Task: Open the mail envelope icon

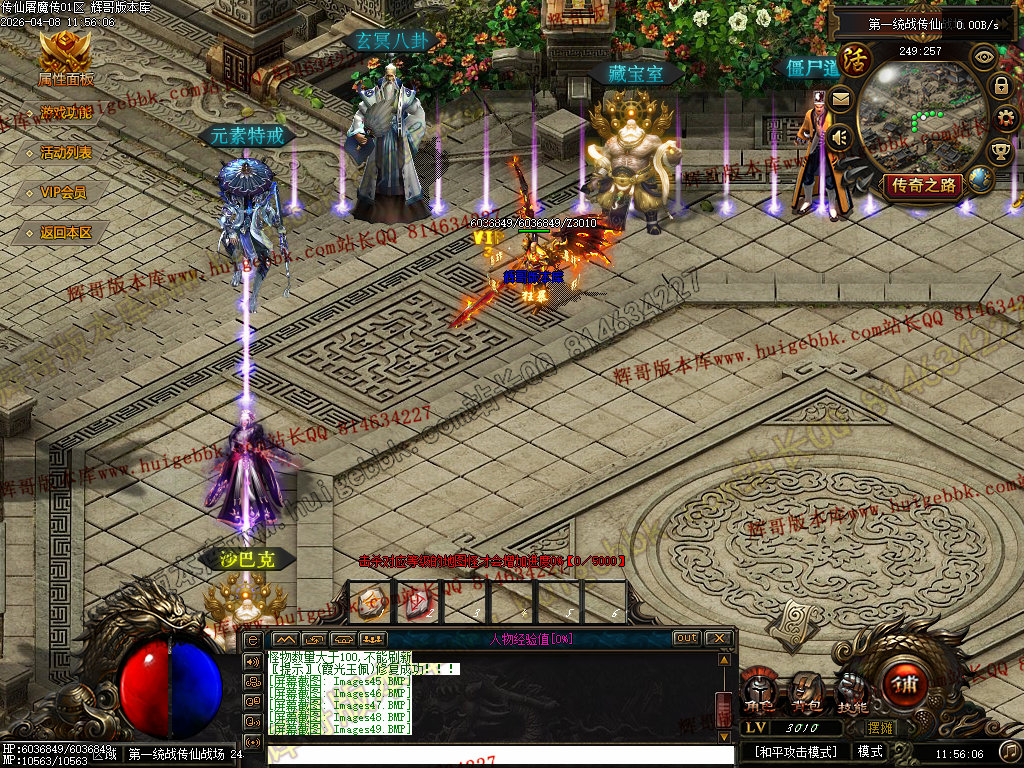Action: [840, 99]
